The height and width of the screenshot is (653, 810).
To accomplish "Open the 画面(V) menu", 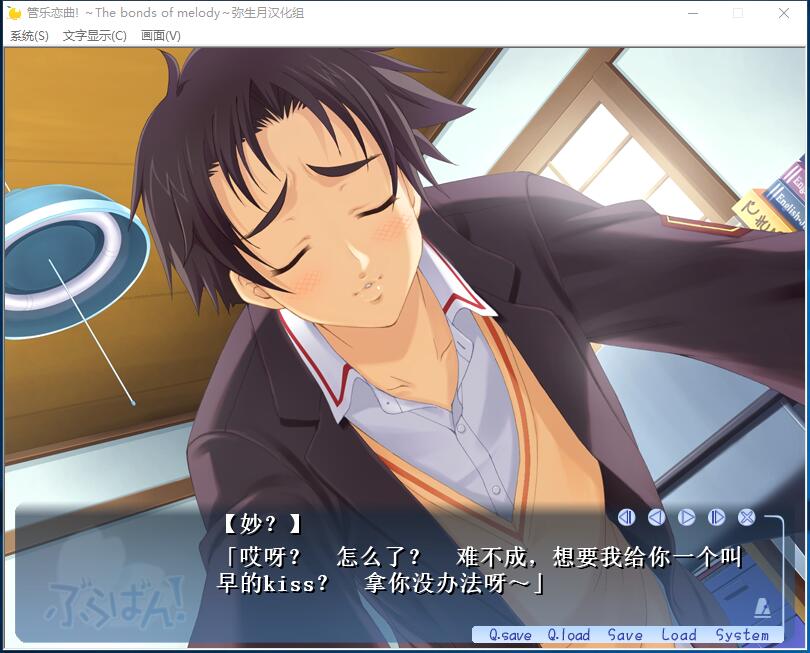I will point(160,36).
